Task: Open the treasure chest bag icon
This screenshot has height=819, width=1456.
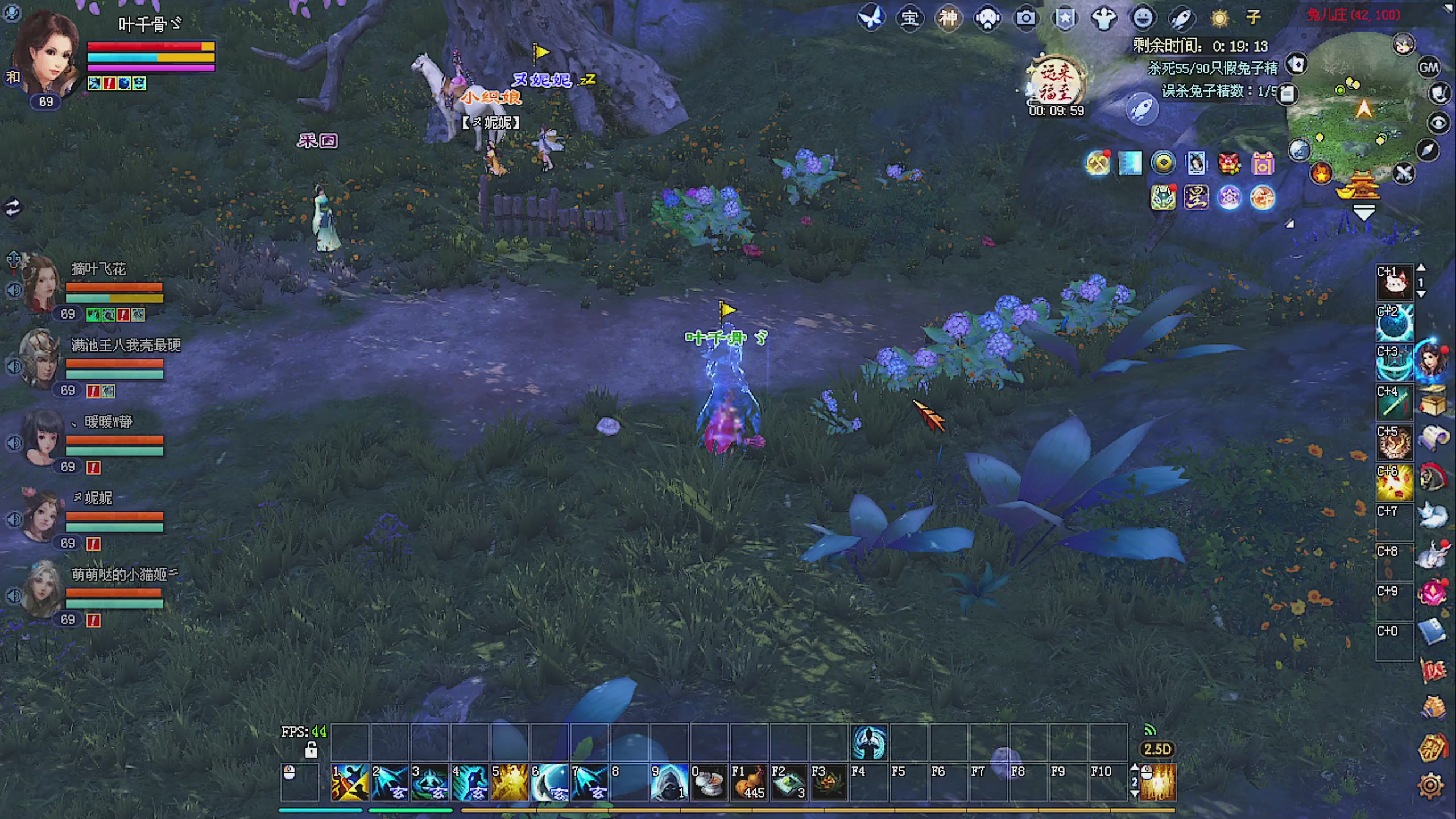Action: pos(1432,400)
